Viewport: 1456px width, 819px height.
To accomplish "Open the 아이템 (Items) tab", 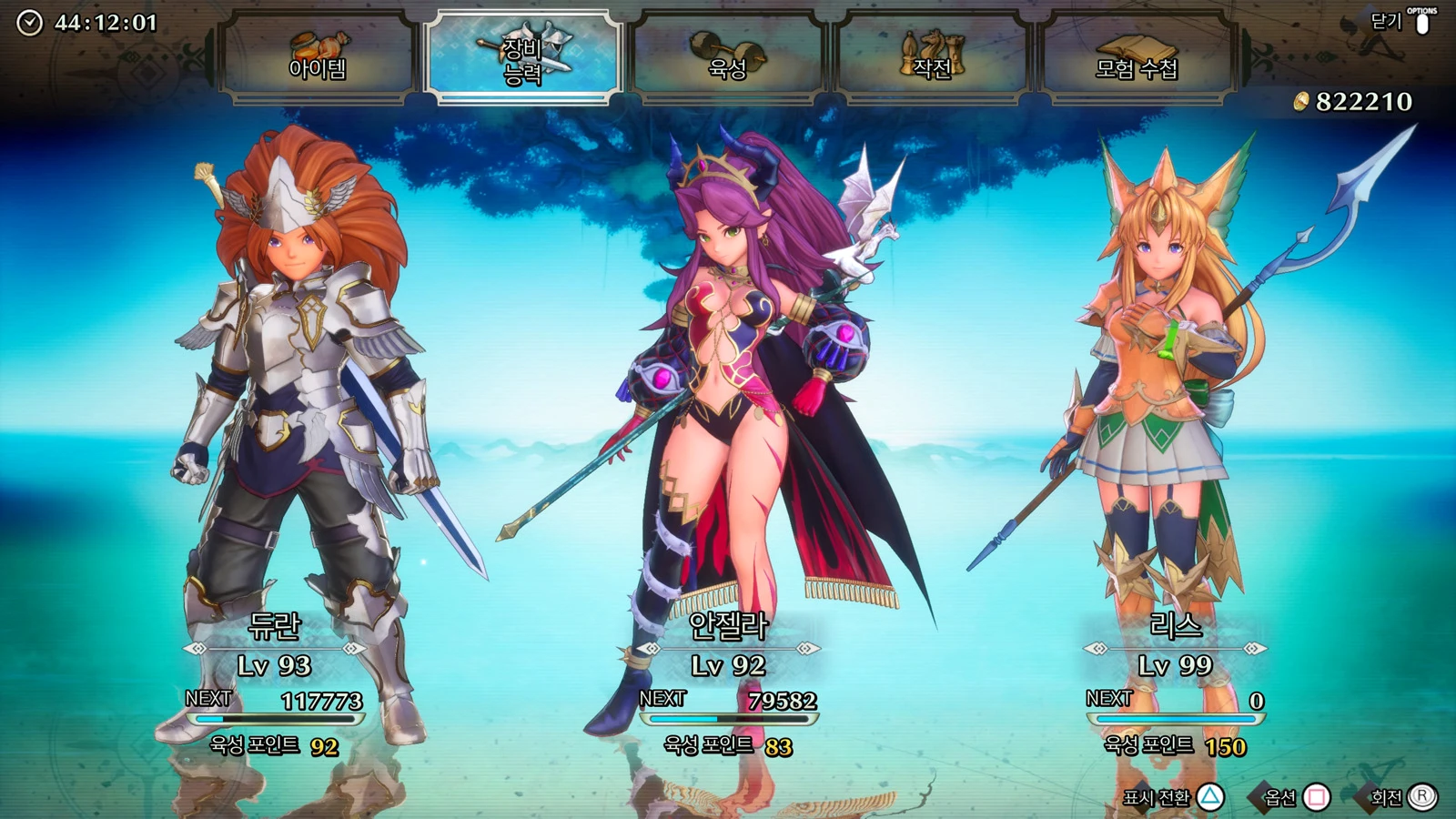I will click(317, 56).
